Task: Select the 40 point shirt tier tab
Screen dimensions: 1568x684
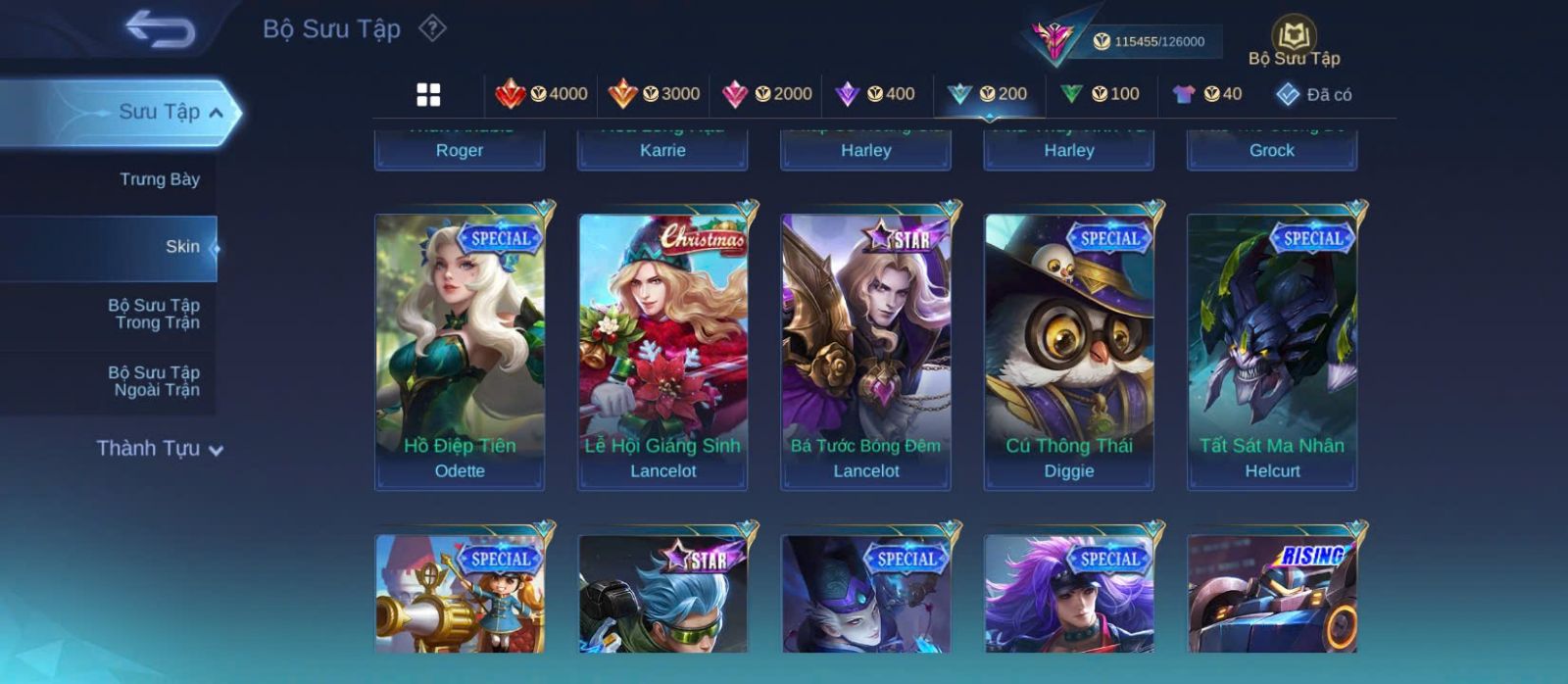Action: [x=1207, y=94]
